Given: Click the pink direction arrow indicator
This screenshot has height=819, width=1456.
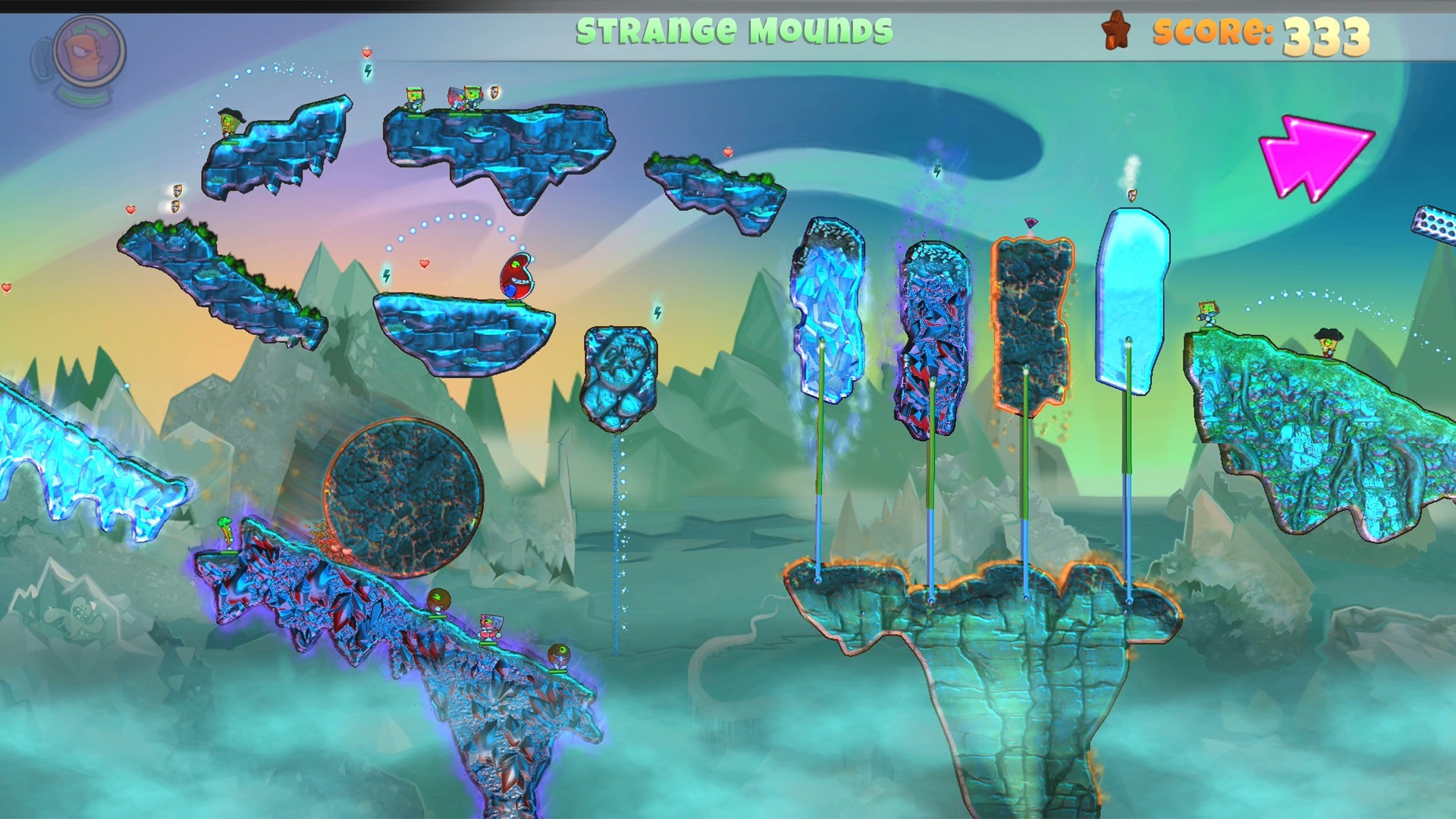Looking at the screenshot, I should pos(1314,157).
